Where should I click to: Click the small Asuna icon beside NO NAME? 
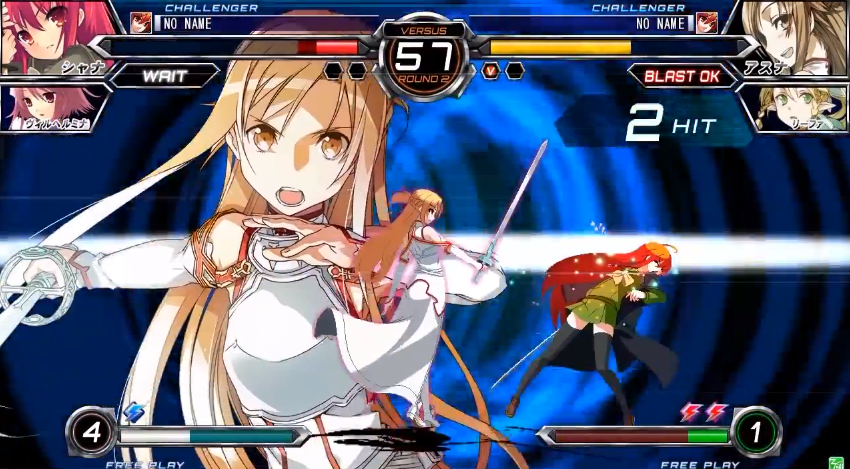click(x=707, y=23)
